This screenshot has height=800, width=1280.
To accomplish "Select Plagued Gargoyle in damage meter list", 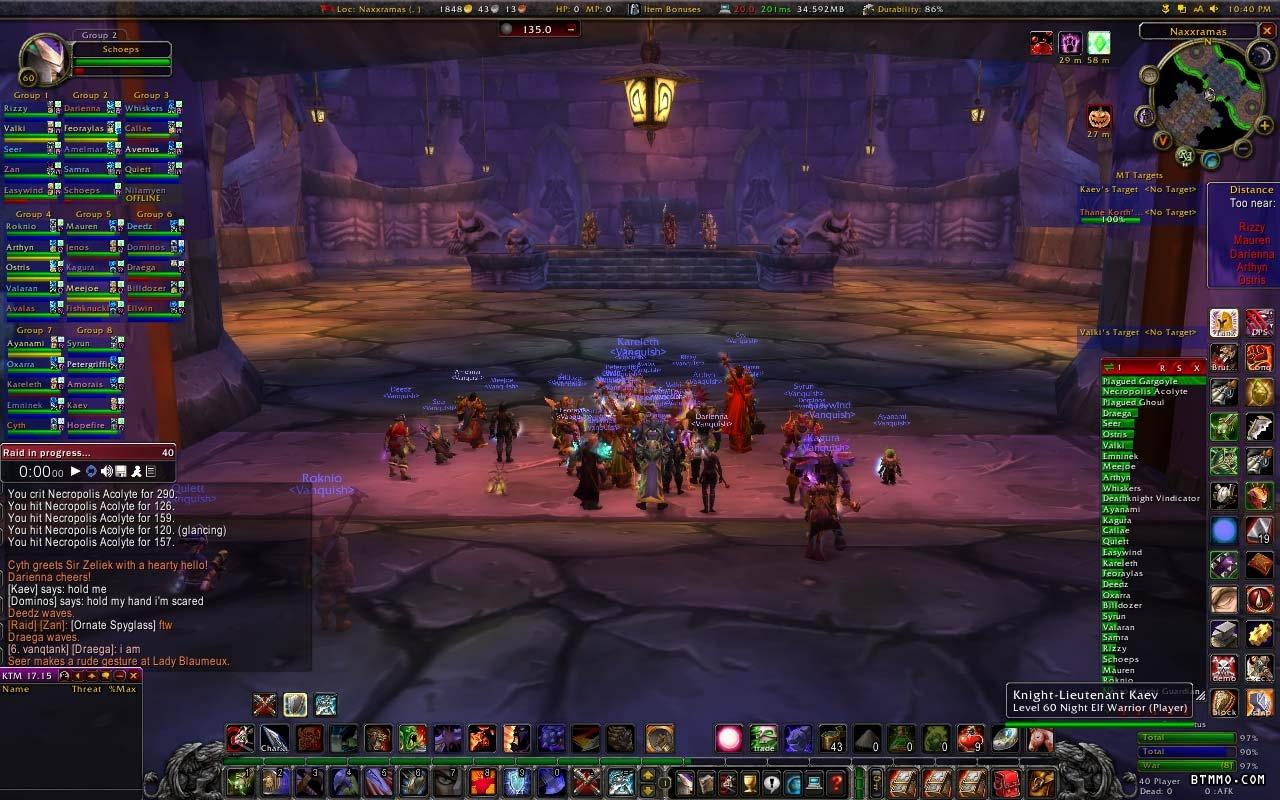I will pos(1140,381).
